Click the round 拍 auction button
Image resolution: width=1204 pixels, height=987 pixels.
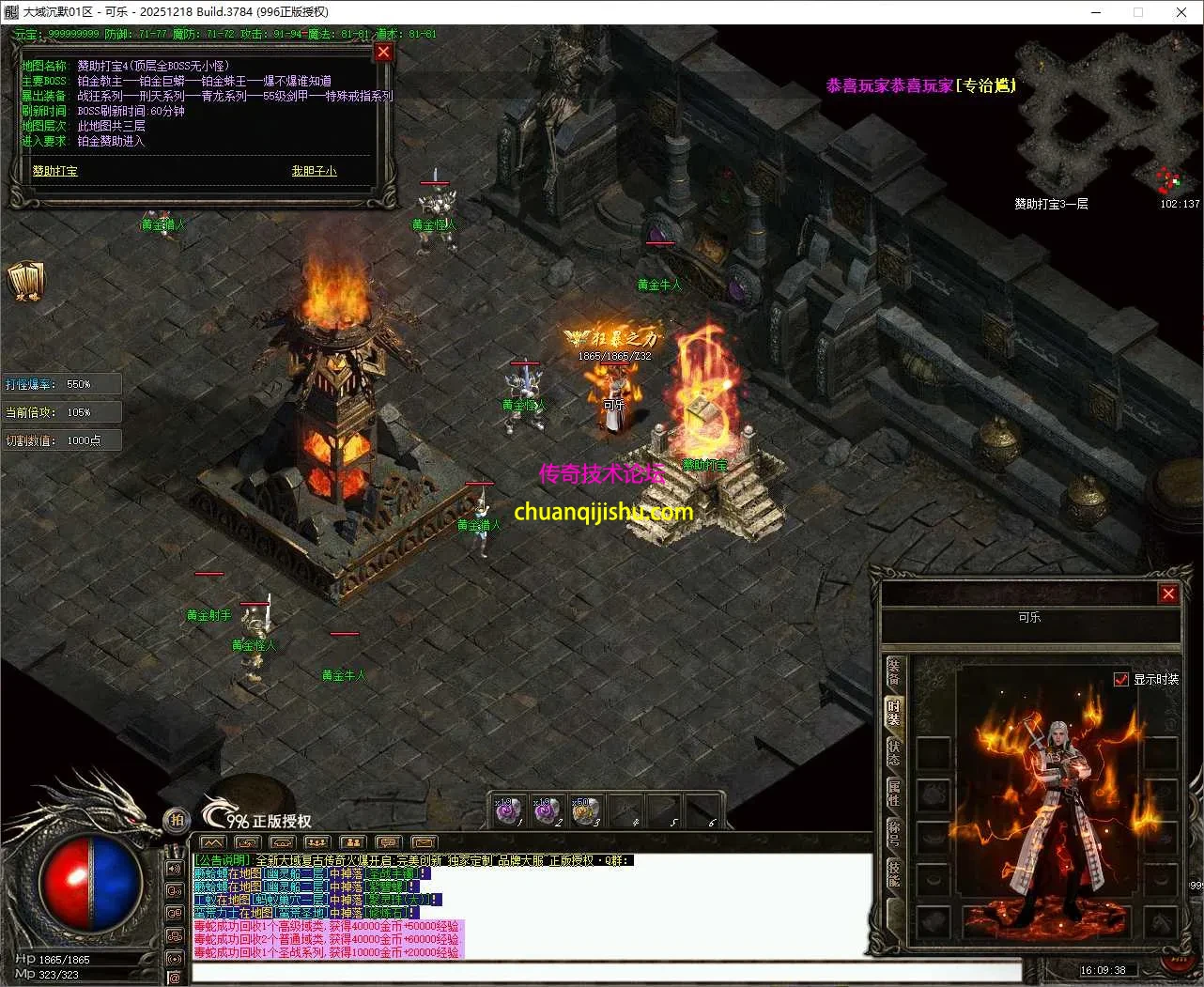[177, 820]
